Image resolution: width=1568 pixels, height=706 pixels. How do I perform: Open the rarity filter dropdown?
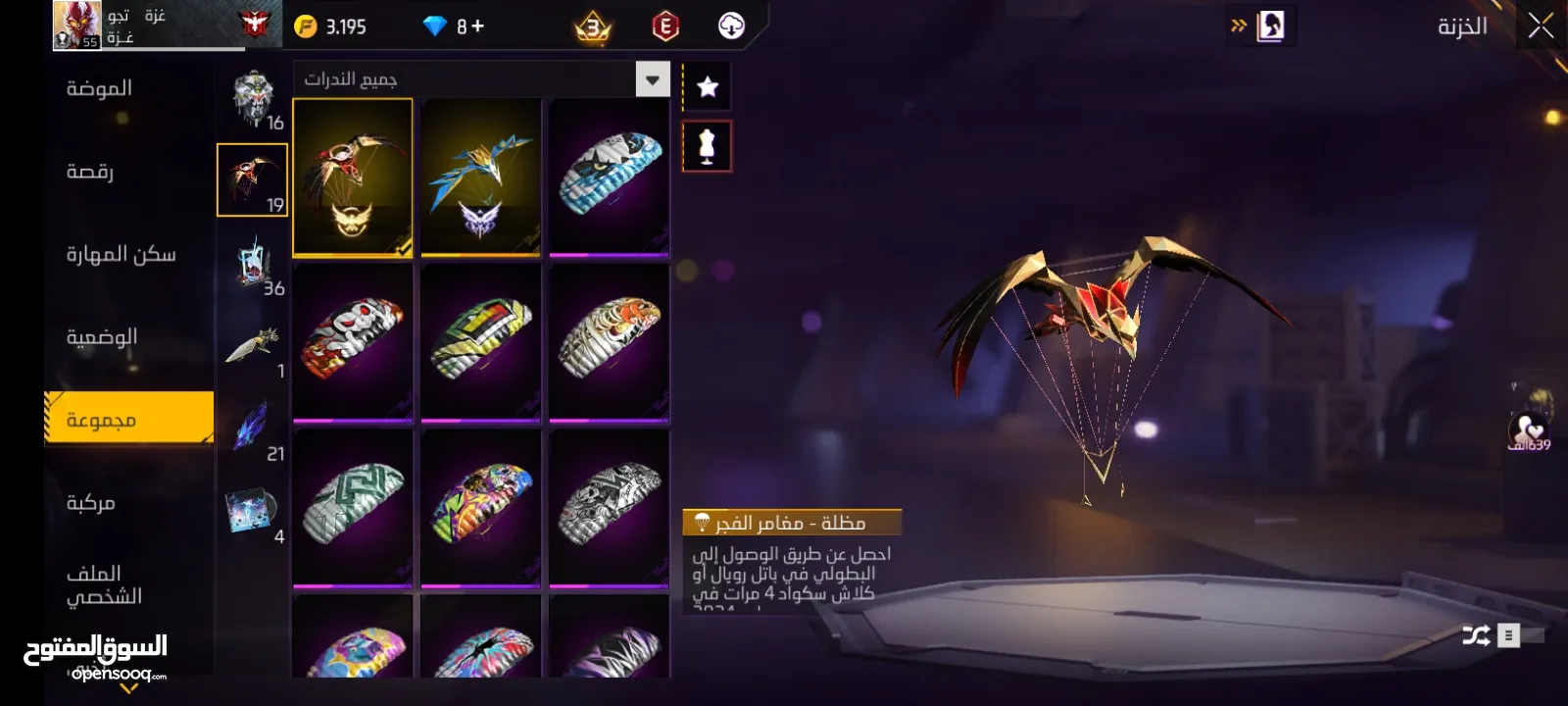(x=653, y=79)
